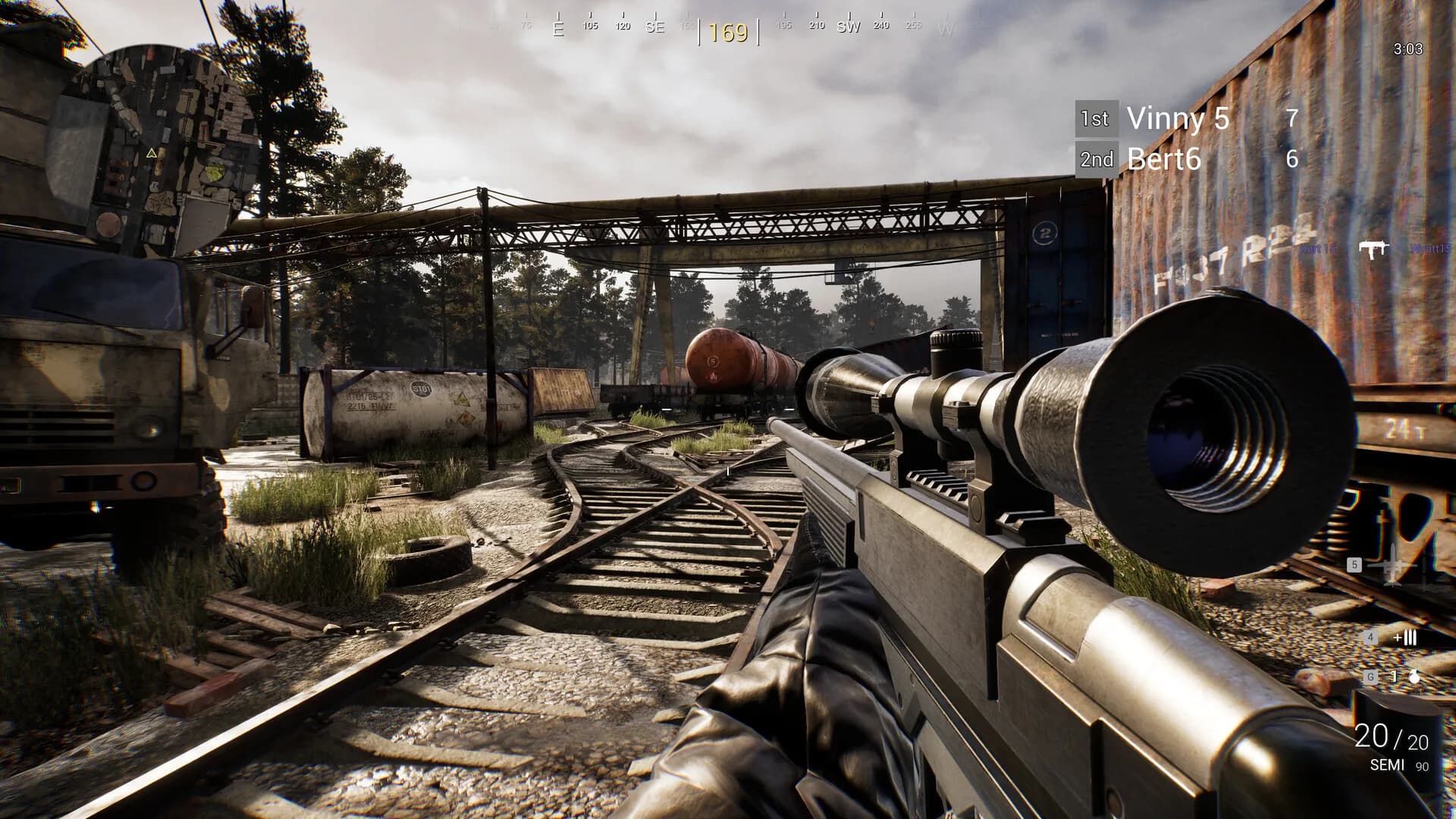Viewport: 1456px width, 819px height.
Task: Click the grenade icon next to the G key
Action: click(1414, 677)
